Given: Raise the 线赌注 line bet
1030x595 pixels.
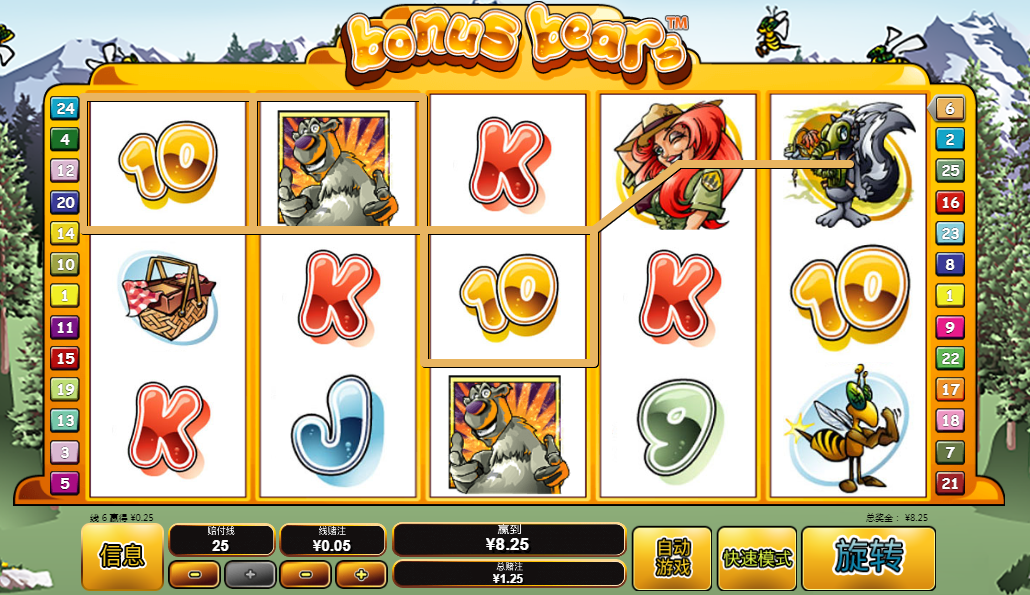Looking at the screenshot, I should (x=360, y=574).
